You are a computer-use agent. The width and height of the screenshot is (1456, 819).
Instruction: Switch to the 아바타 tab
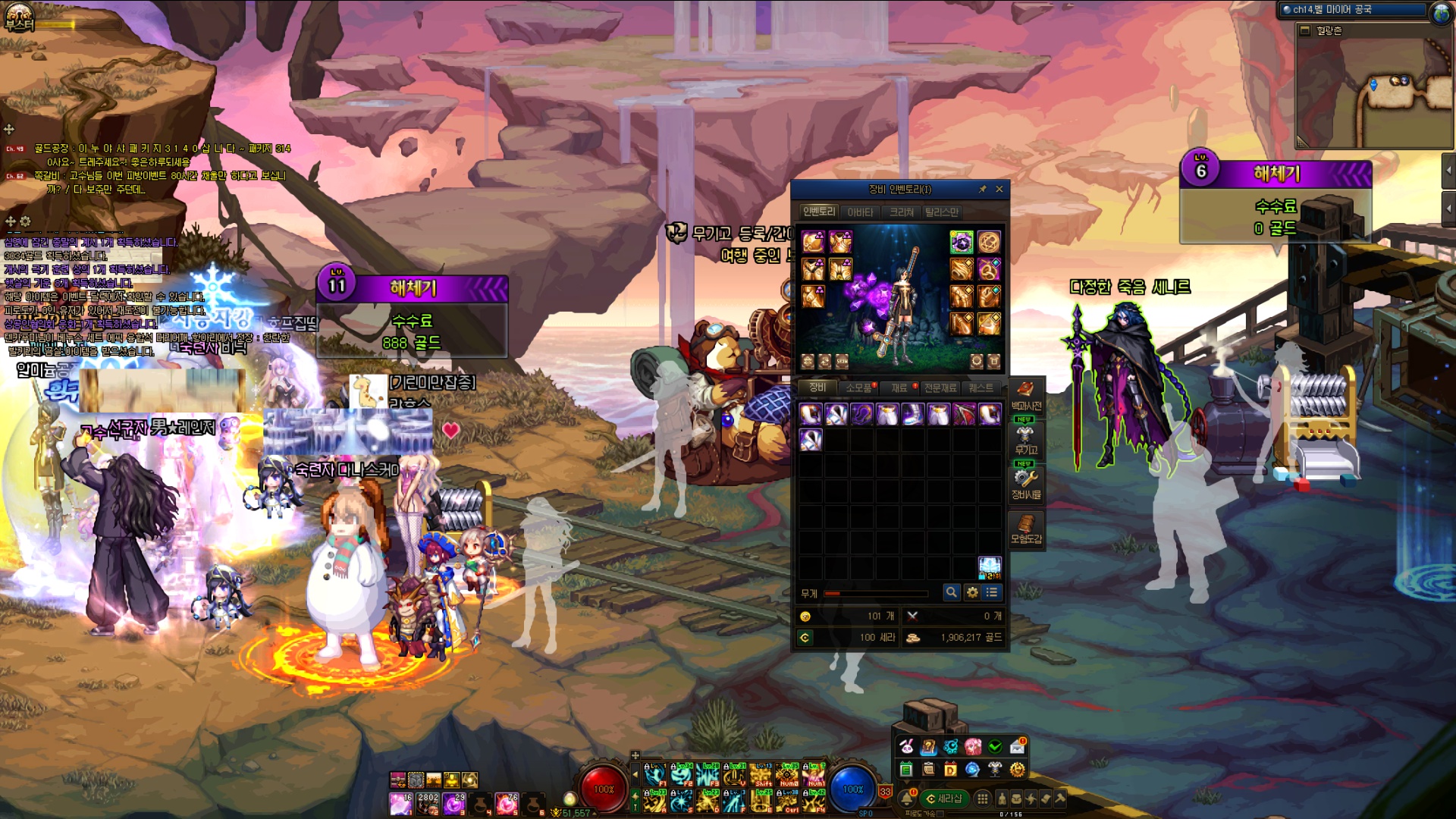coord(860,212)
